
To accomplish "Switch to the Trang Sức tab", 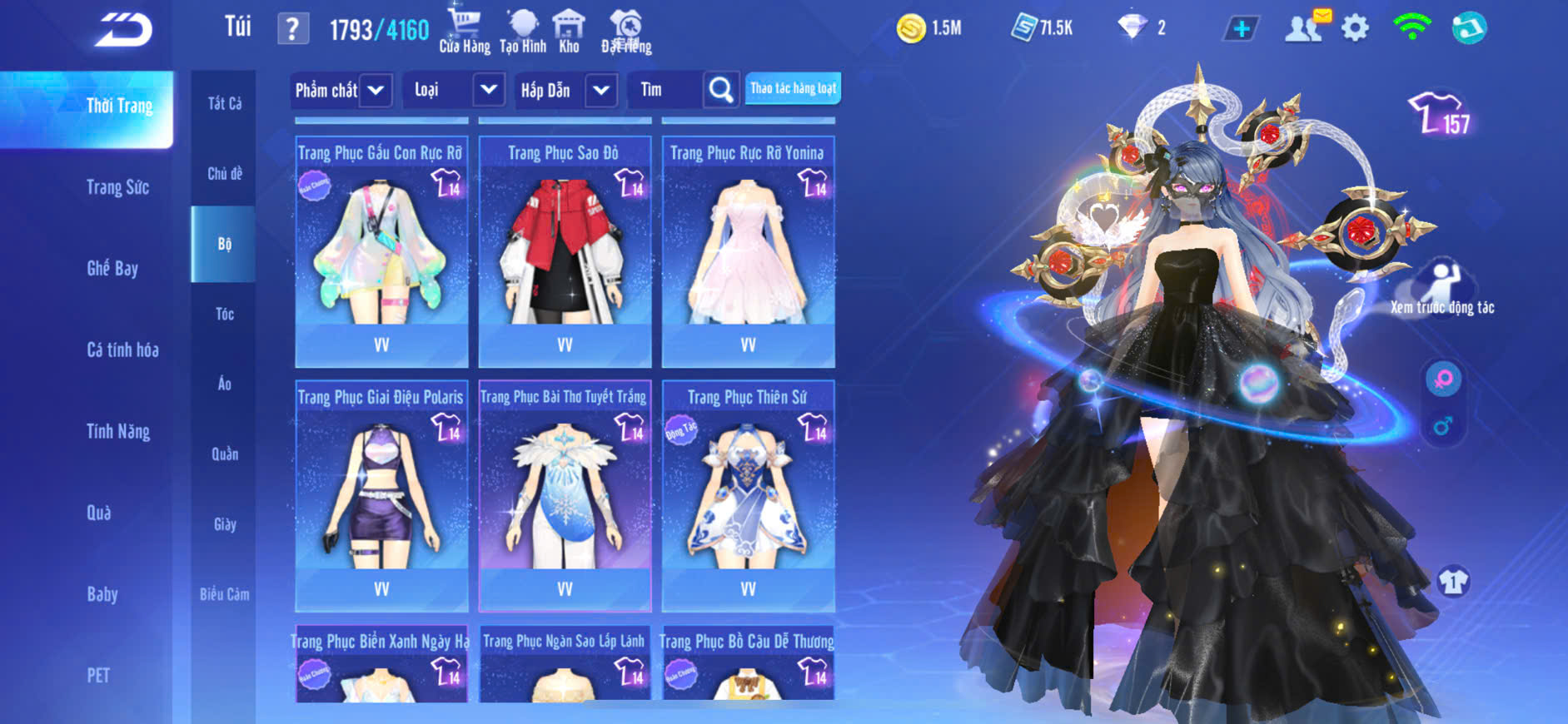I will (117, 188).
